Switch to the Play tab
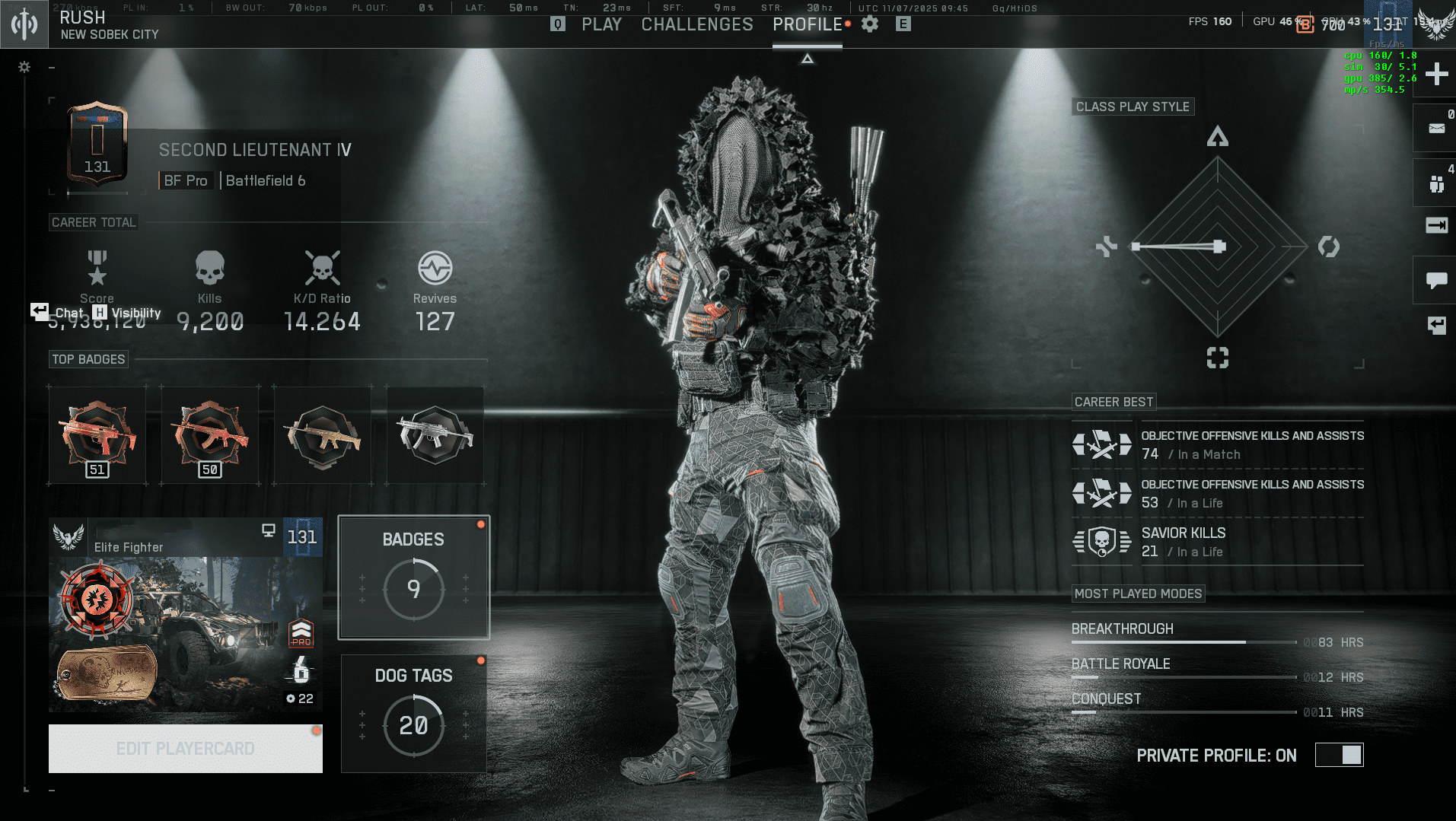Image resolution: width=1456 pixels, height=821 pixels. pos(601,24)
